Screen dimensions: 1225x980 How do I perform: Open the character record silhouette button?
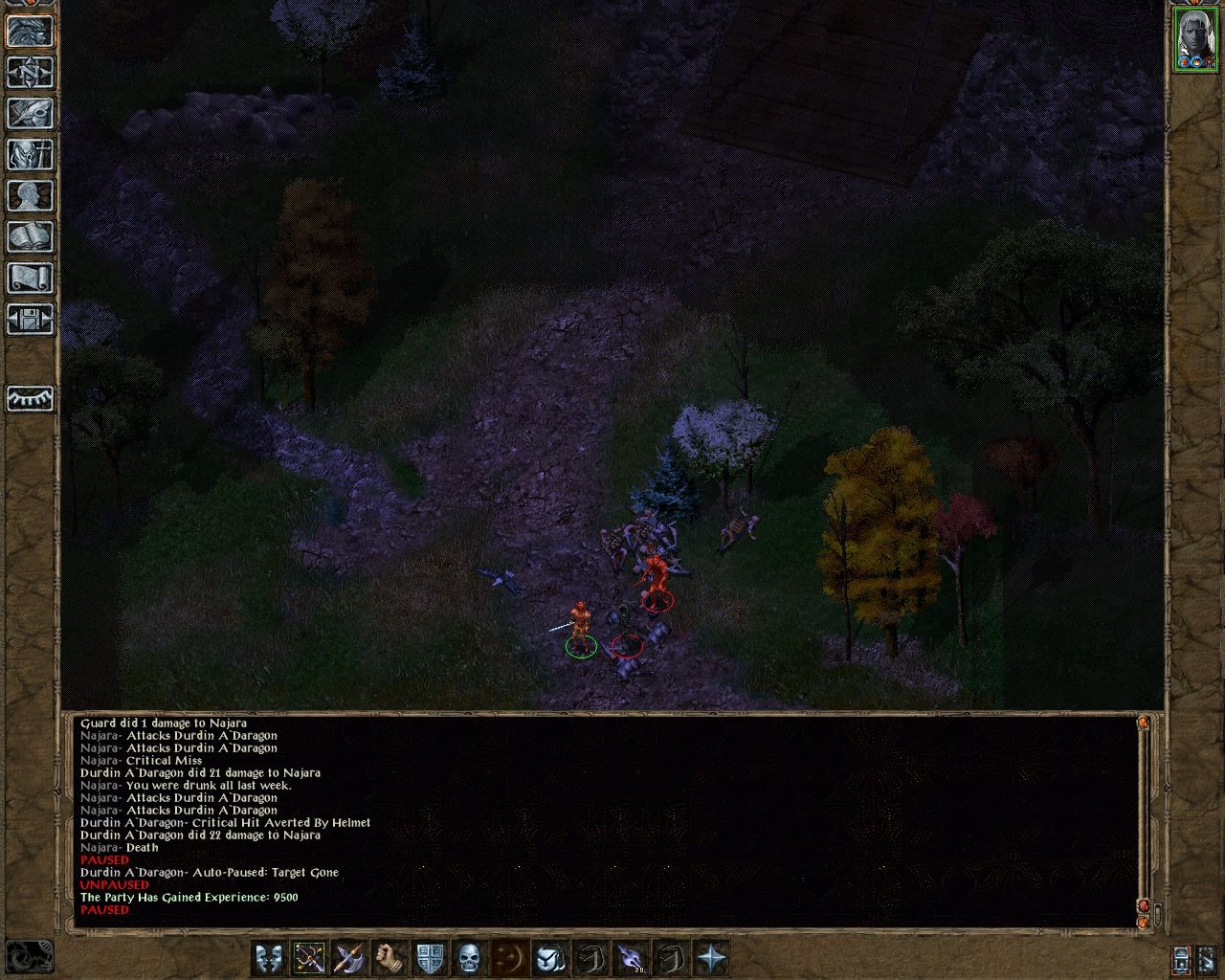point(30,195)
